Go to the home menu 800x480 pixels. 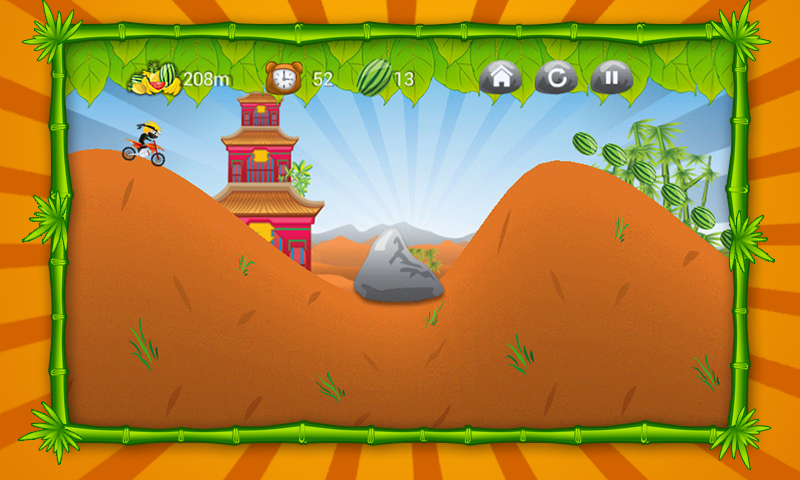pyautogui.click(x=500, y=77)
